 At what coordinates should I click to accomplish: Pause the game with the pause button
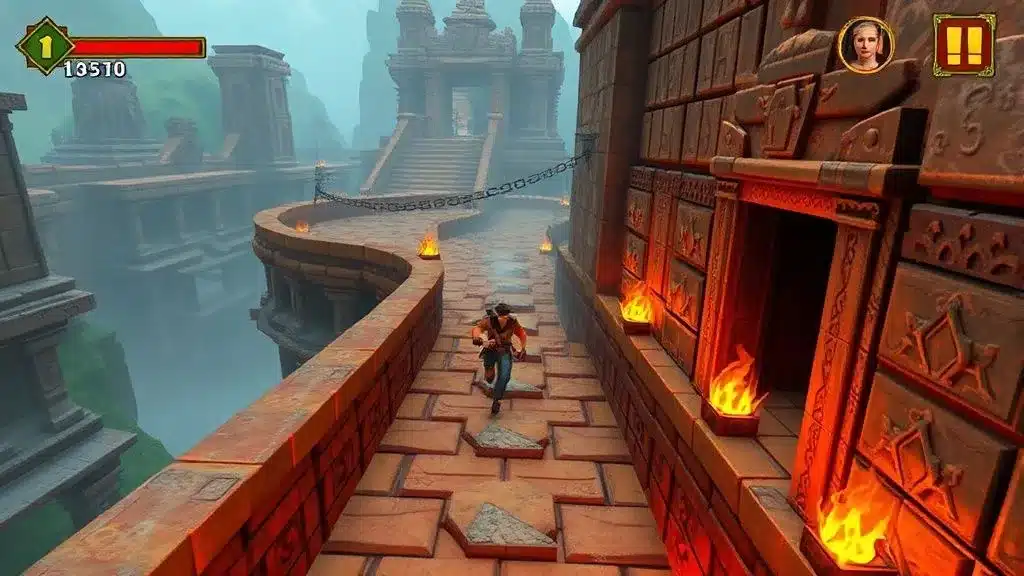964,44
